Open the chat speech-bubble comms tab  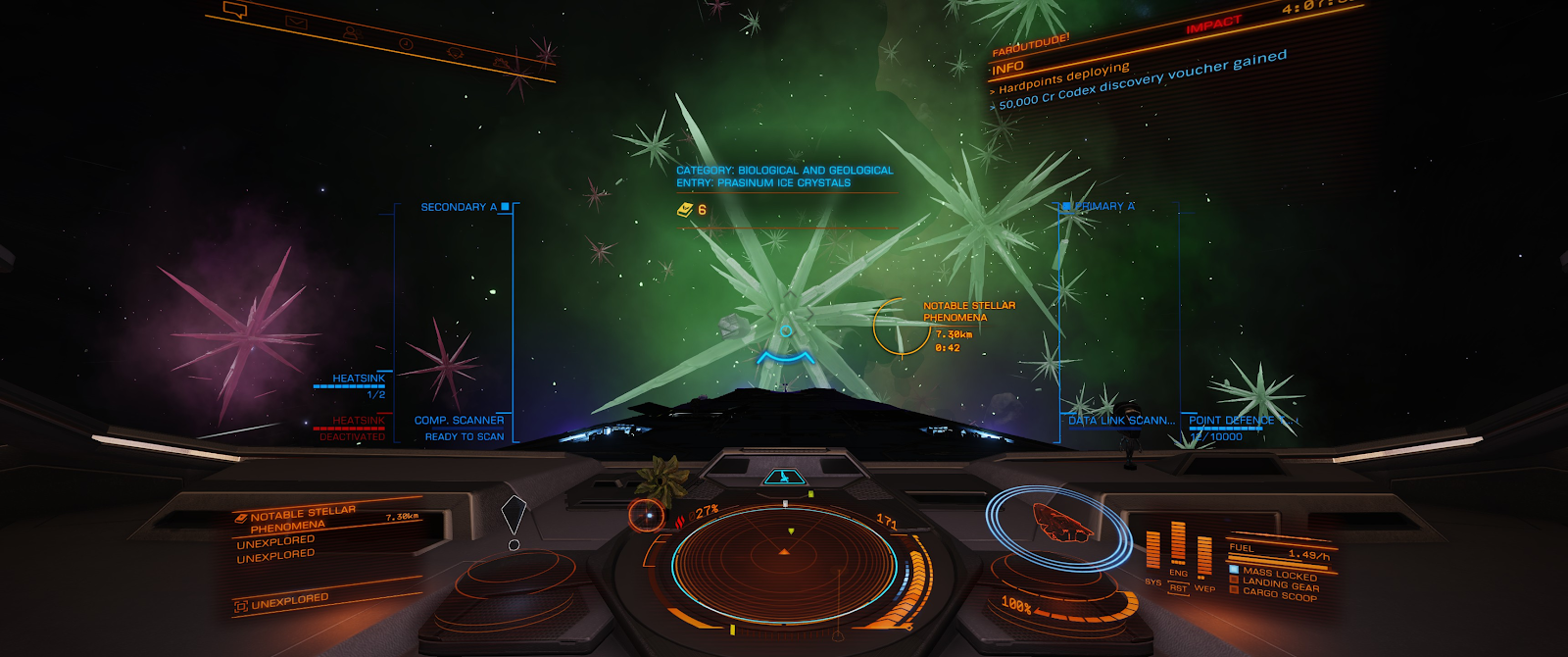235,11
